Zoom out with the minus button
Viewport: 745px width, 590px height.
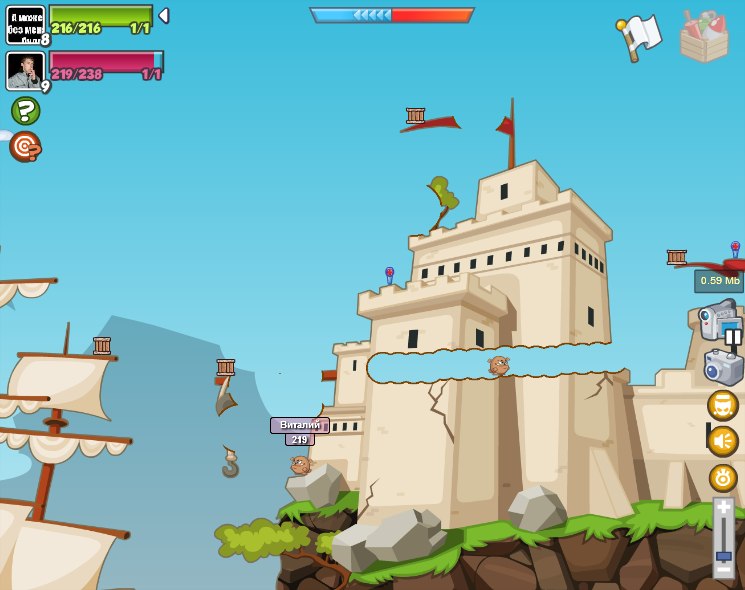click(723, 571)
